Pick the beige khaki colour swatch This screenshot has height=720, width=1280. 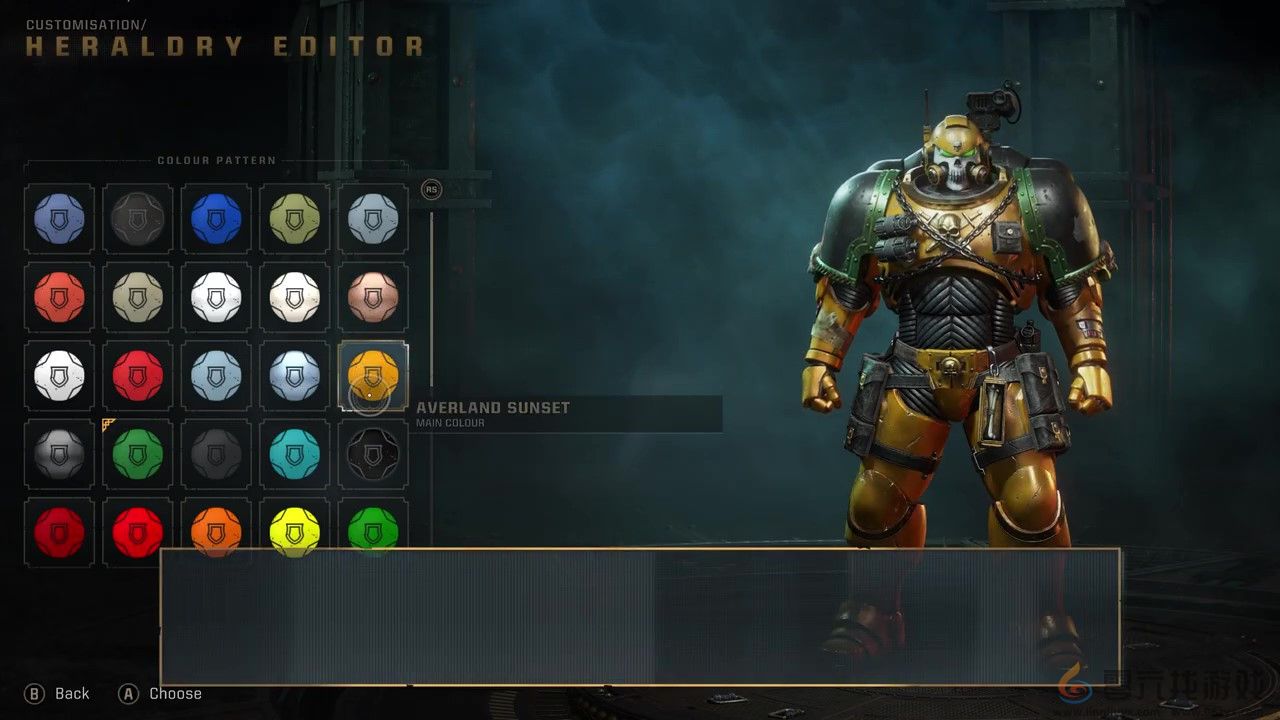138,297
